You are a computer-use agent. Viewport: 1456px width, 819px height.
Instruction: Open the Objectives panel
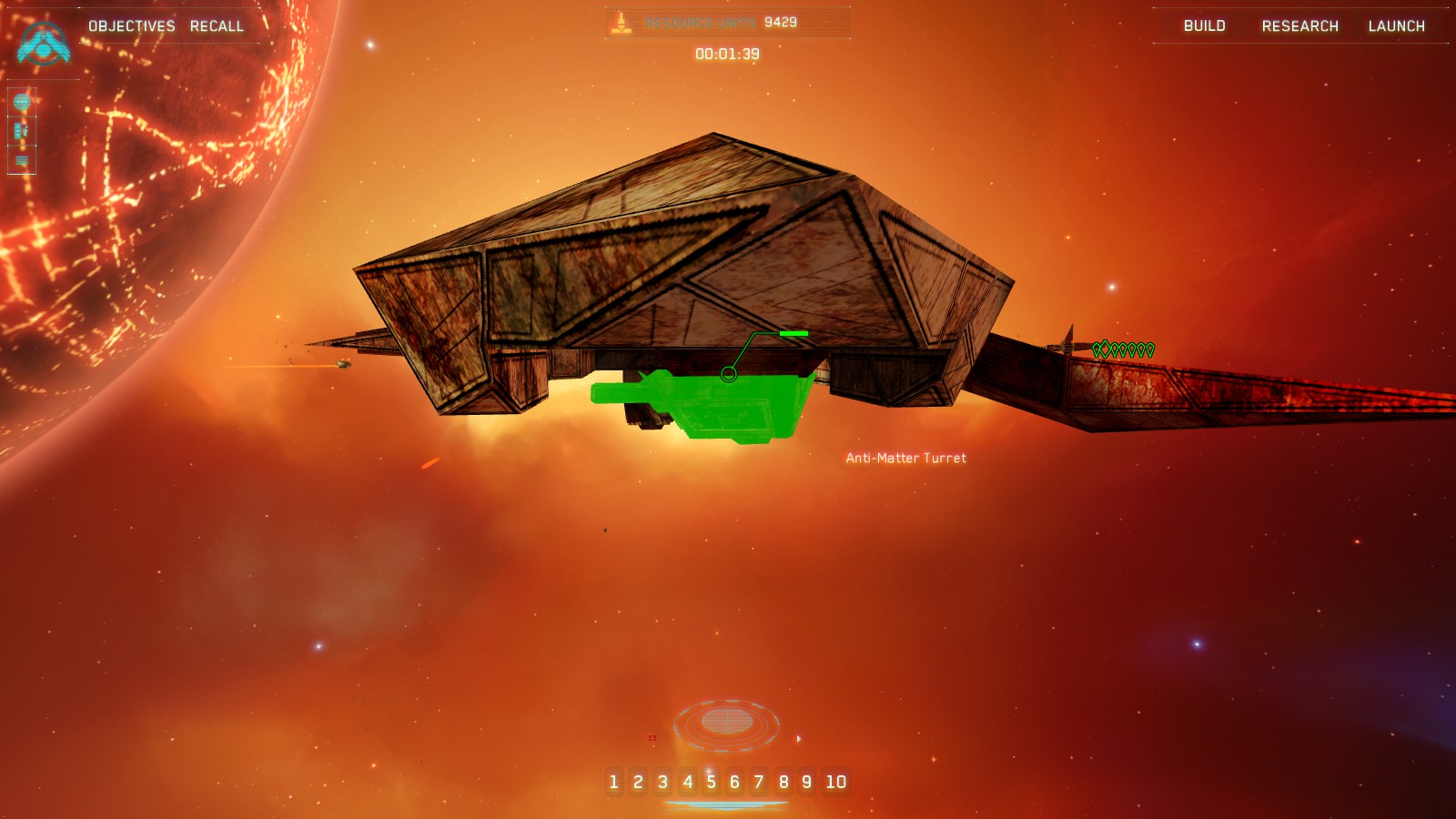[131, 26]
